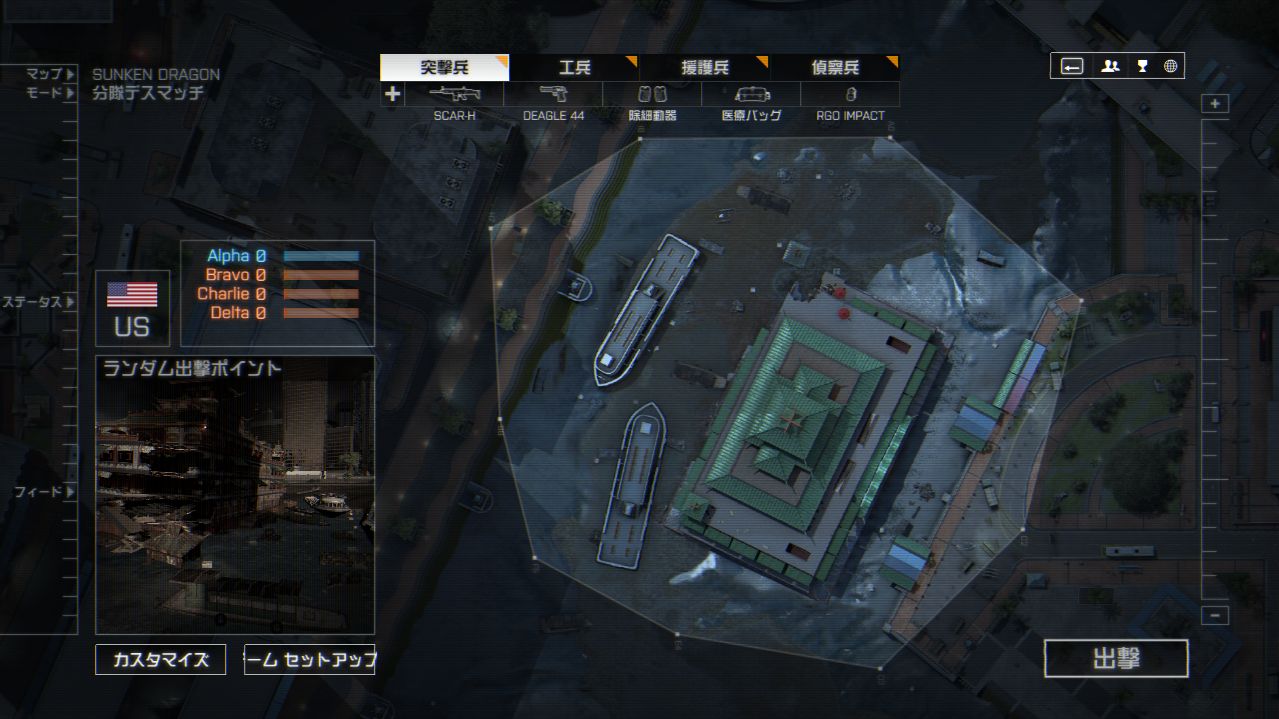Open the defibrillator gadget slot

[652, 95]
